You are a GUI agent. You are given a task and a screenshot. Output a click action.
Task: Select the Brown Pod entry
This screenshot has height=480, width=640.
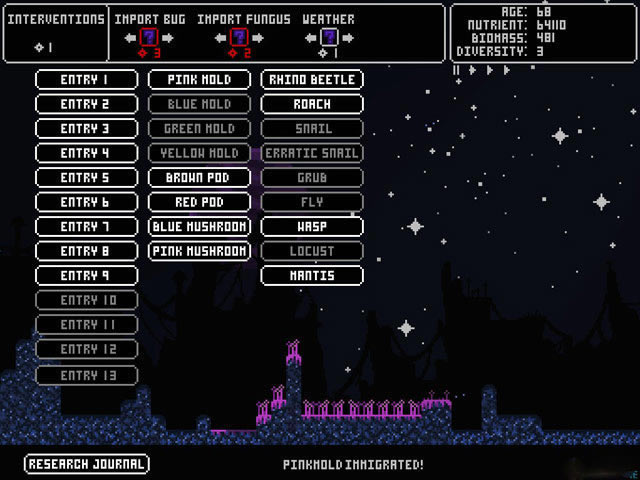tap(199, 177)
